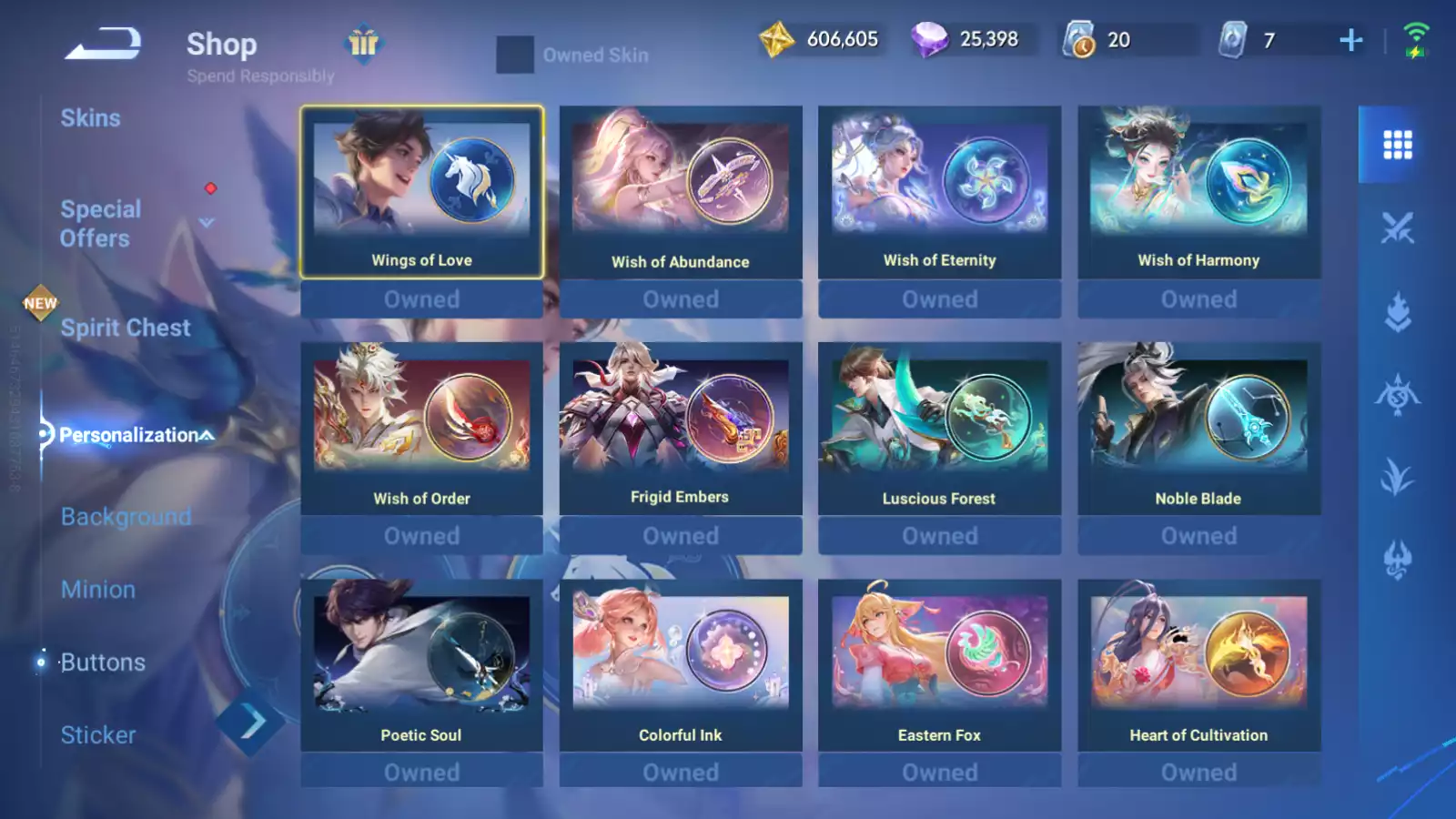This screenshot has width=1456, height=819.
Task: Select the Noble Blade item card
Action: tap(1198, 428)
